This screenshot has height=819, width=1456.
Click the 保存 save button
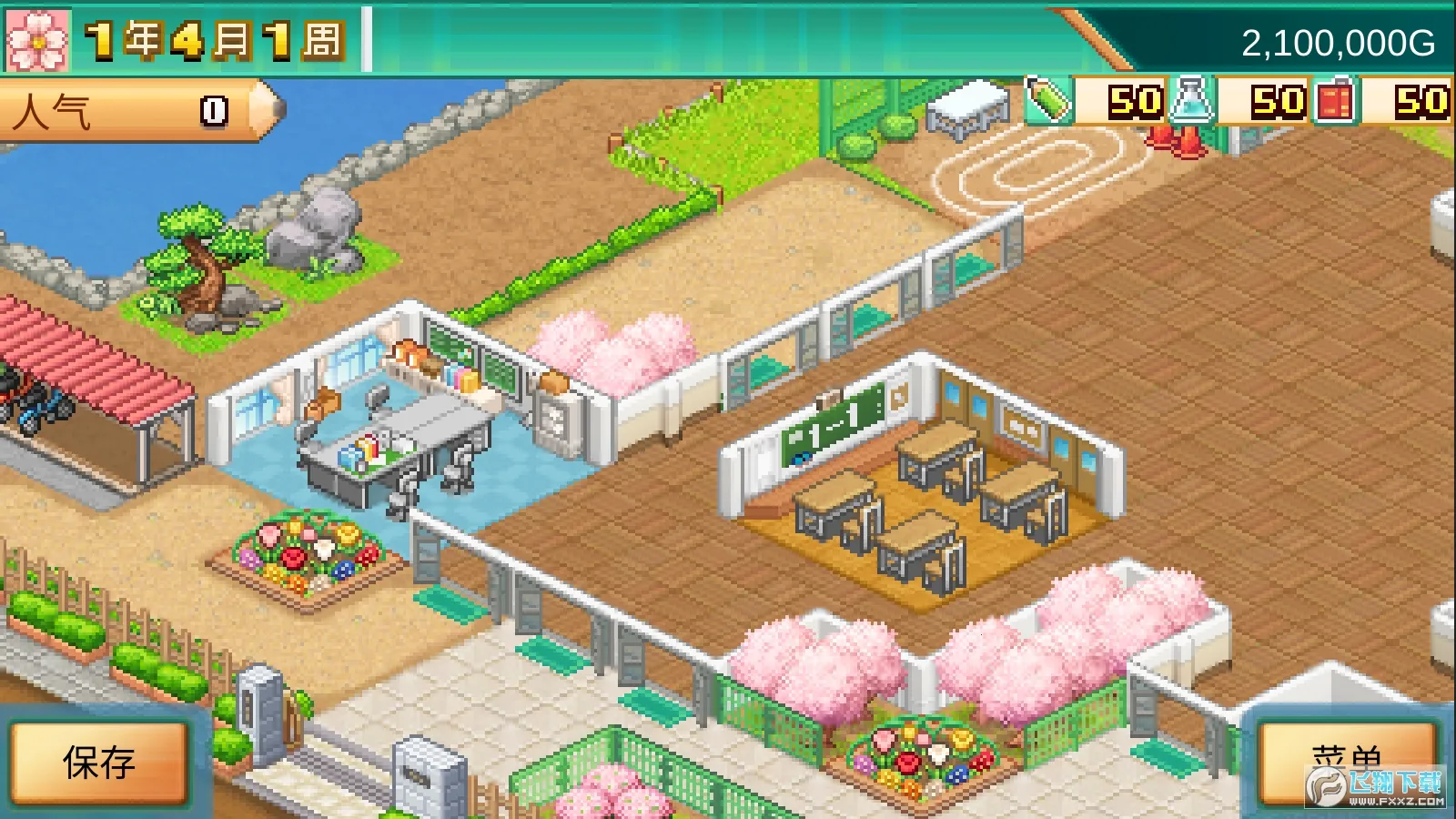[98, 763]
